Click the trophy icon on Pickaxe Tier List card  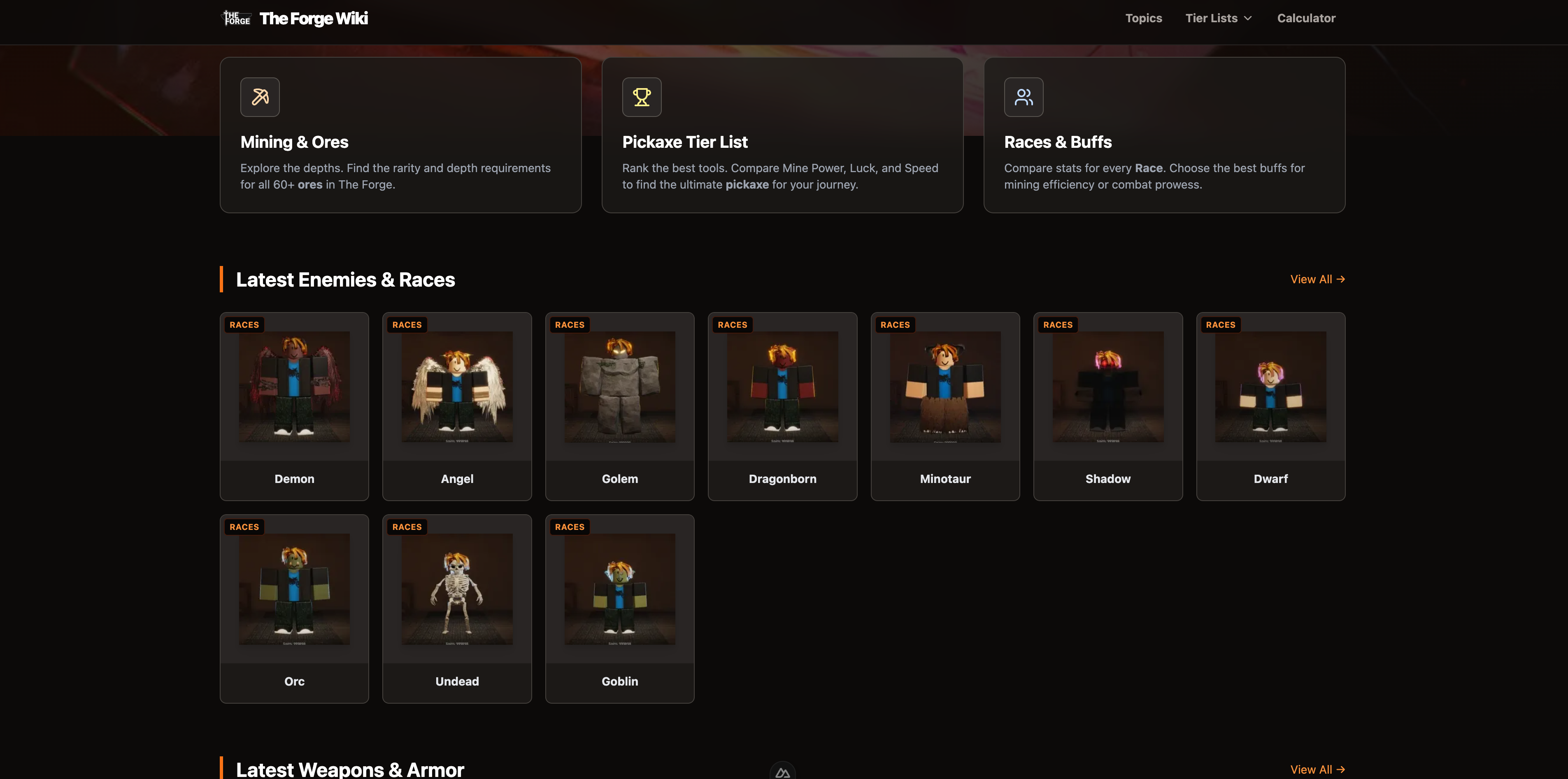[x=642, y=97]
